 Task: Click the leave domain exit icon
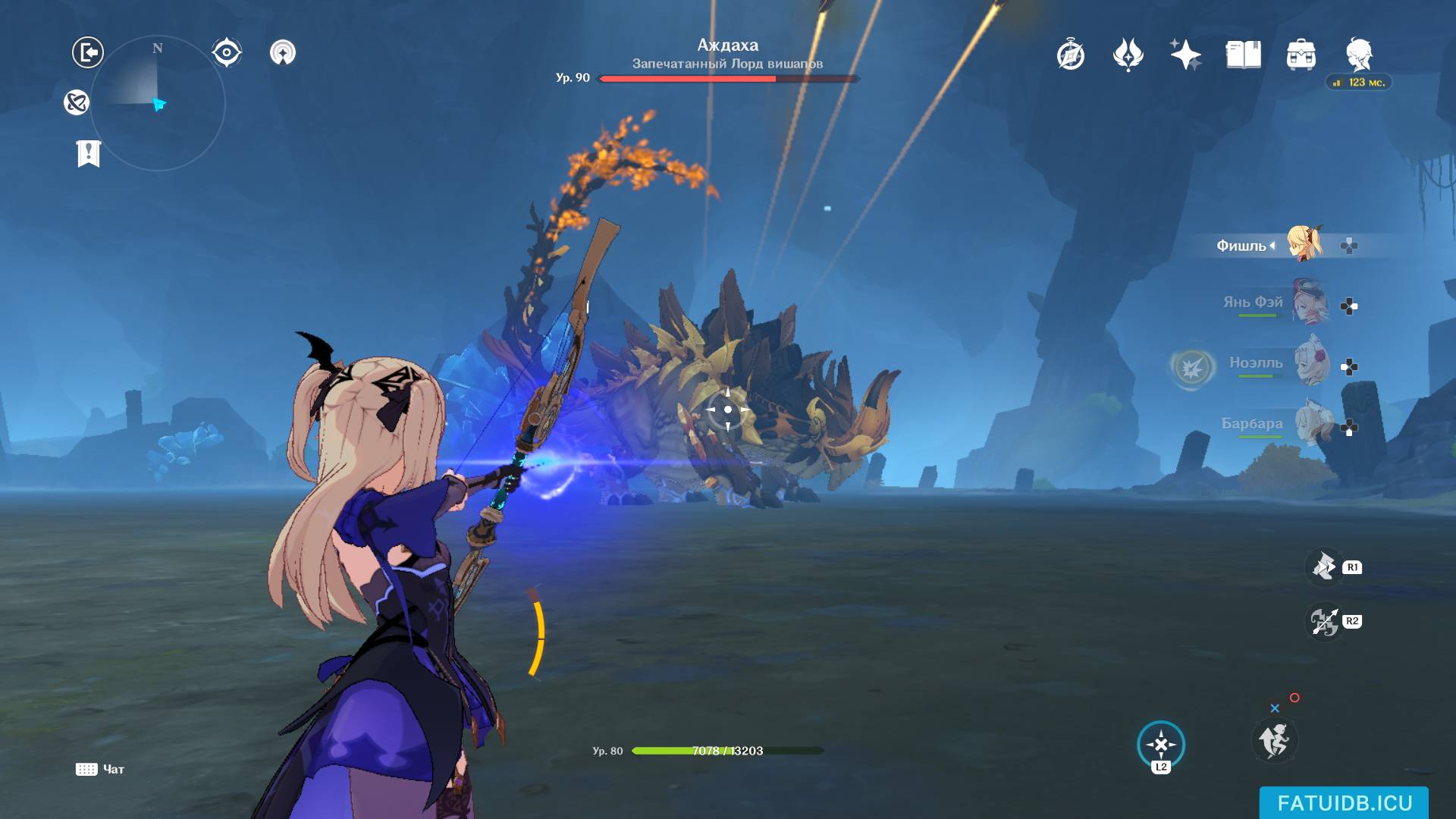(88, 52)
